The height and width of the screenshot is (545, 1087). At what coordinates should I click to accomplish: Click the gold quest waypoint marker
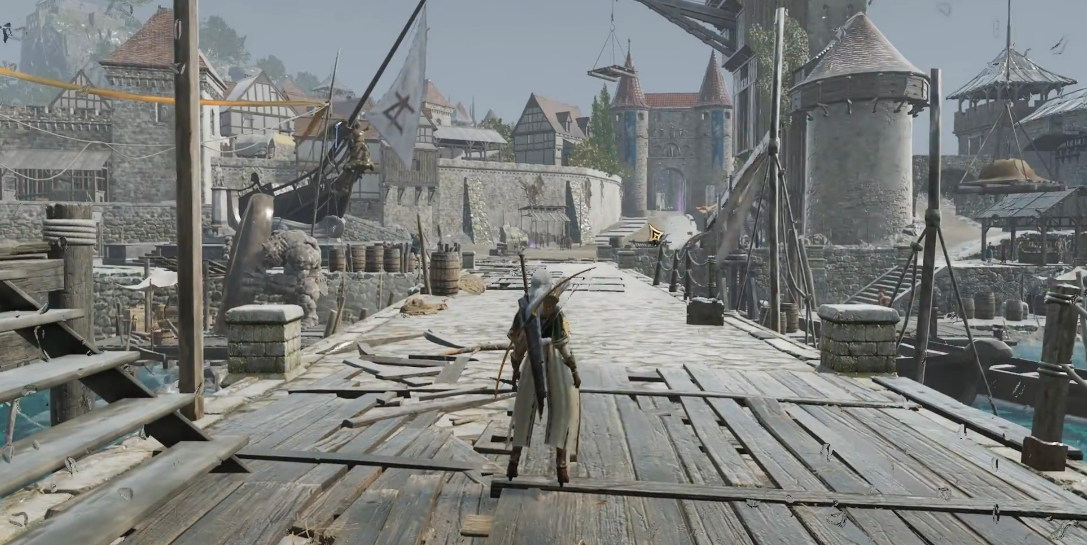coord(656,234)
